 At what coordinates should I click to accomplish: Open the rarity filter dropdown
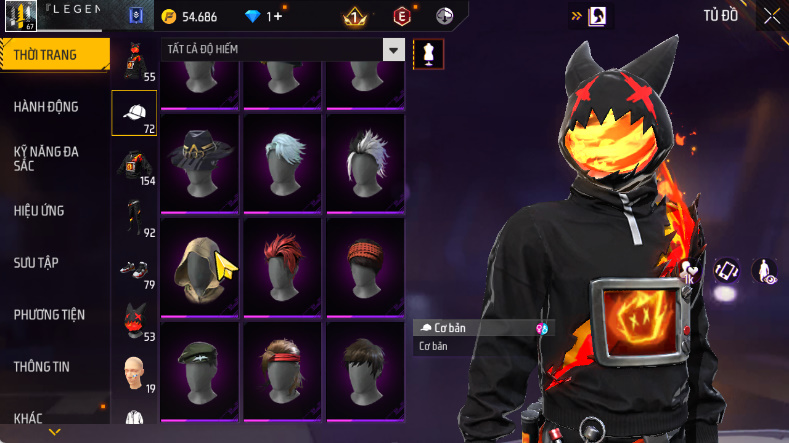click(x=395, y=51)
